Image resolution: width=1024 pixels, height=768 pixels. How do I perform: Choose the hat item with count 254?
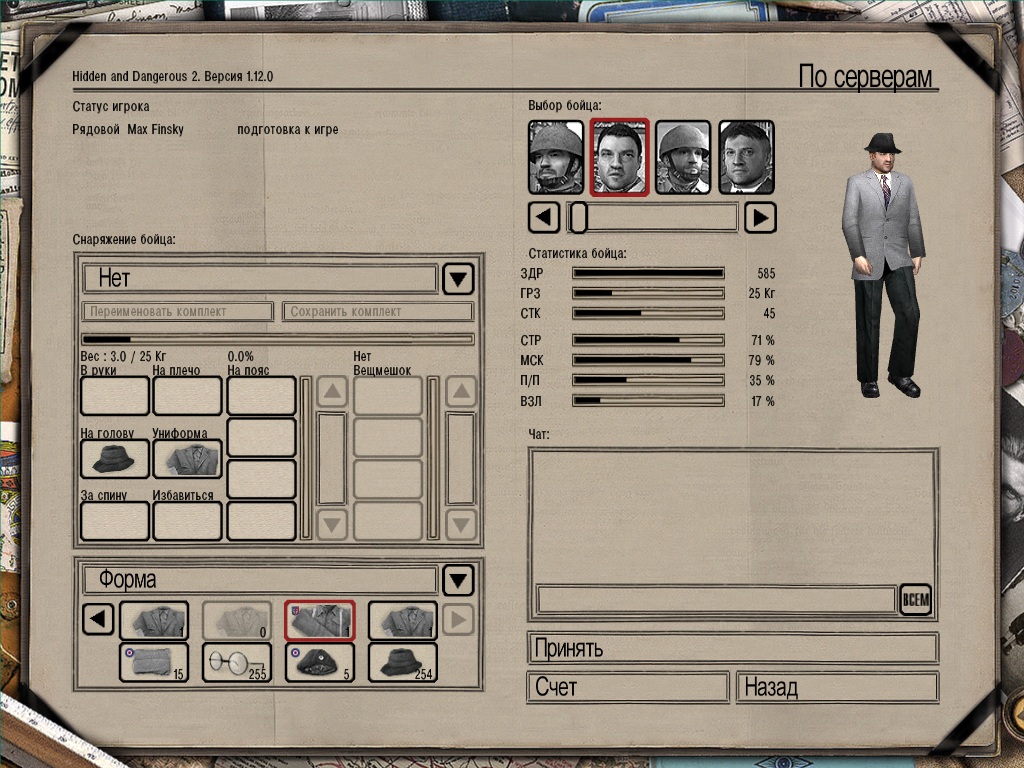pos(402,662)
